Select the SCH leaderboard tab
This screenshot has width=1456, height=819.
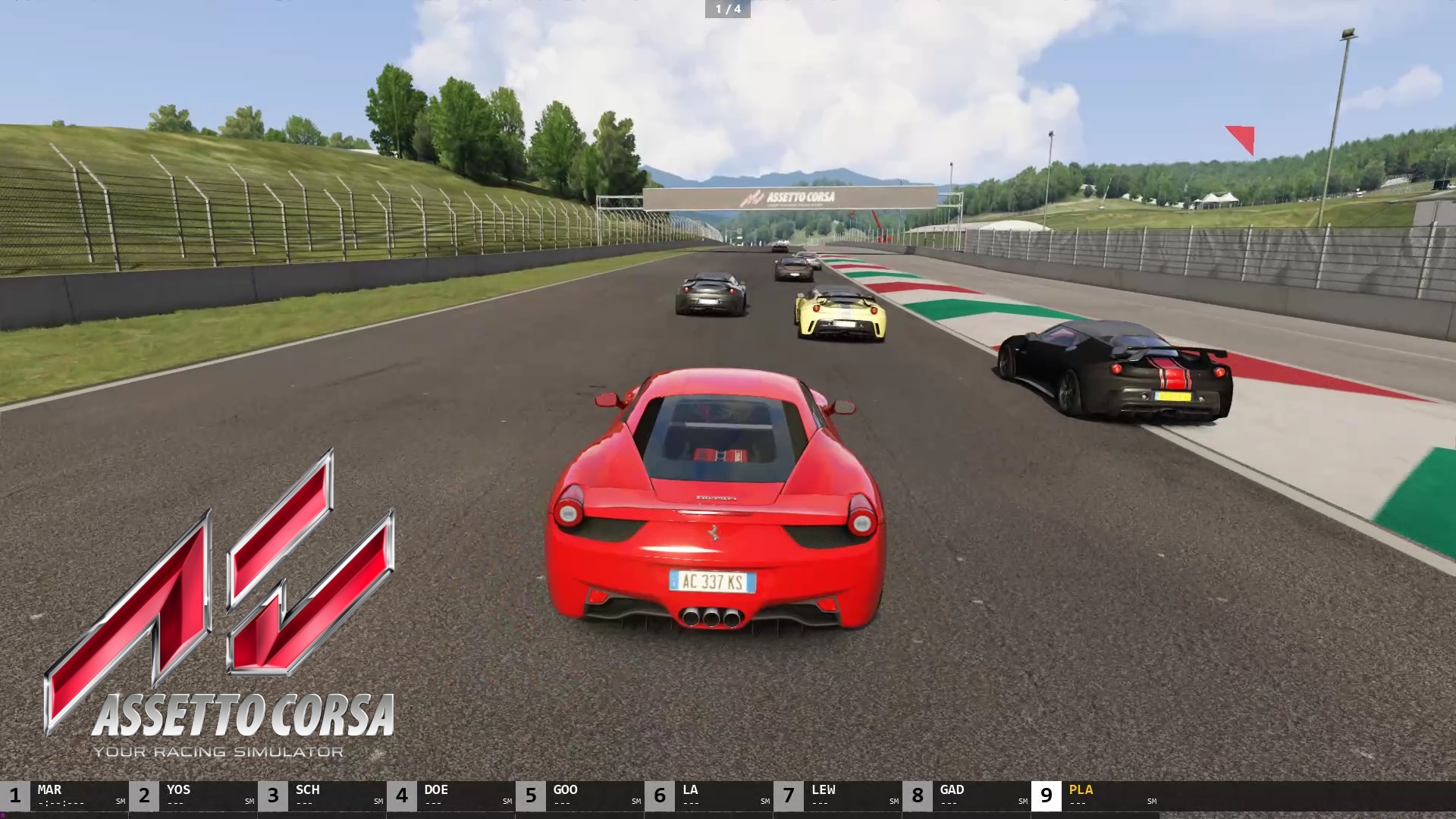click(x=307, y=790)
